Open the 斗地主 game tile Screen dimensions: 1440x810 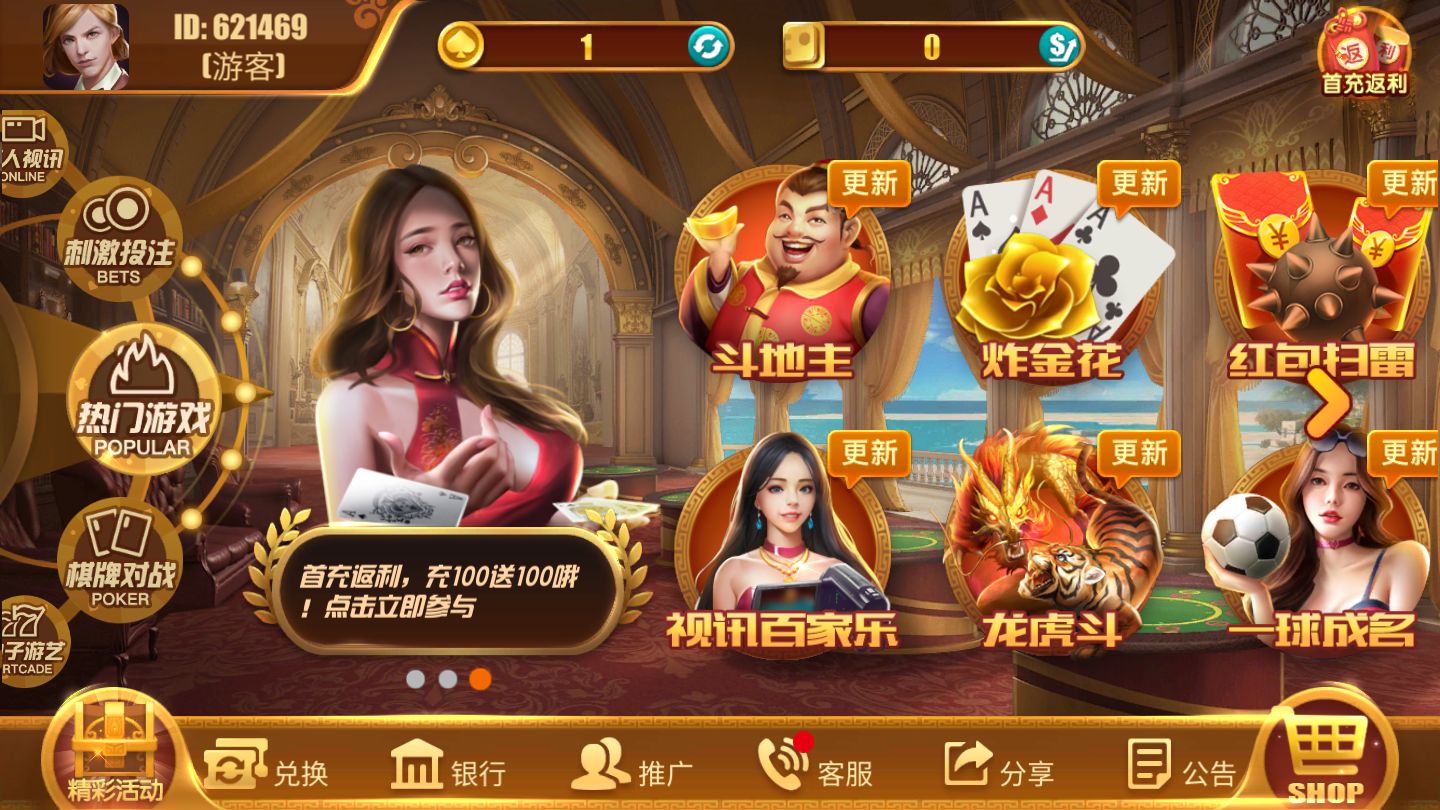[783, 280]
